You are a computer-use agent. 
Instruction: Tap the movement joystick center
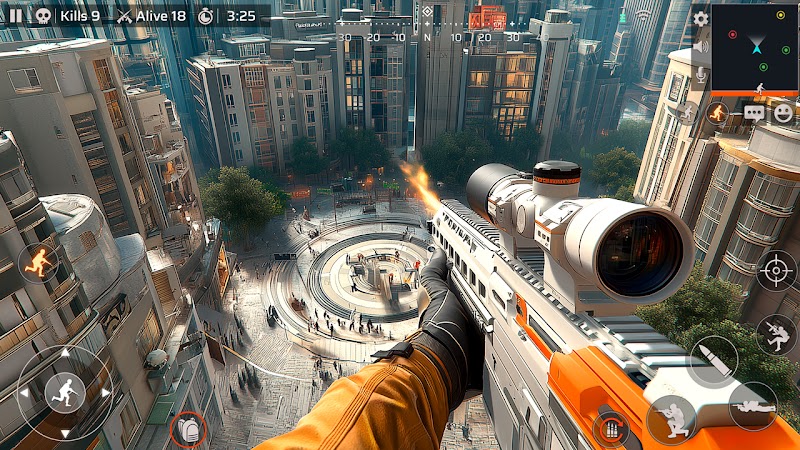[x=65, y=392]
